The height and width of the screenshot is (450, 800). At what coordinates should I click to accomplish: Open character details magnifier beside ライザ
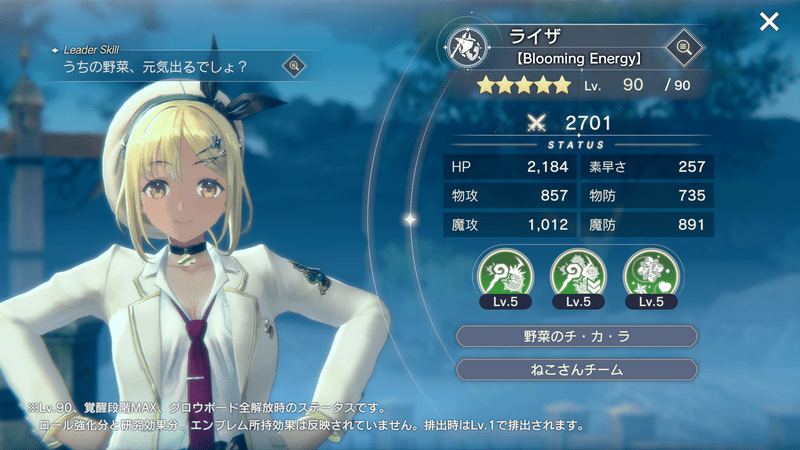[x=684, y=47]
